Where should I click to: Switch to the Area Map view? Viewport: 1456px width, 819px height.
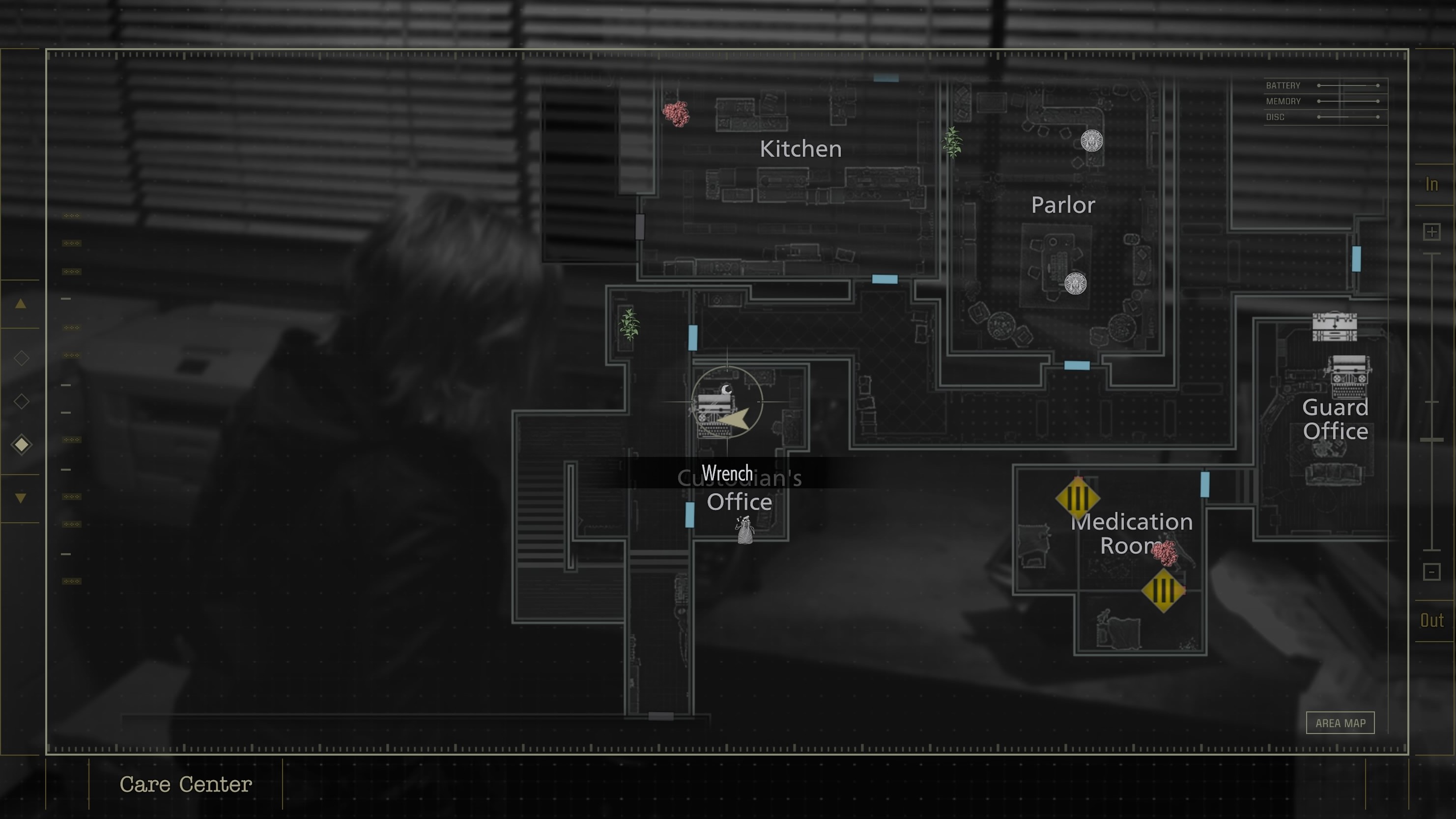point(1341,723)
